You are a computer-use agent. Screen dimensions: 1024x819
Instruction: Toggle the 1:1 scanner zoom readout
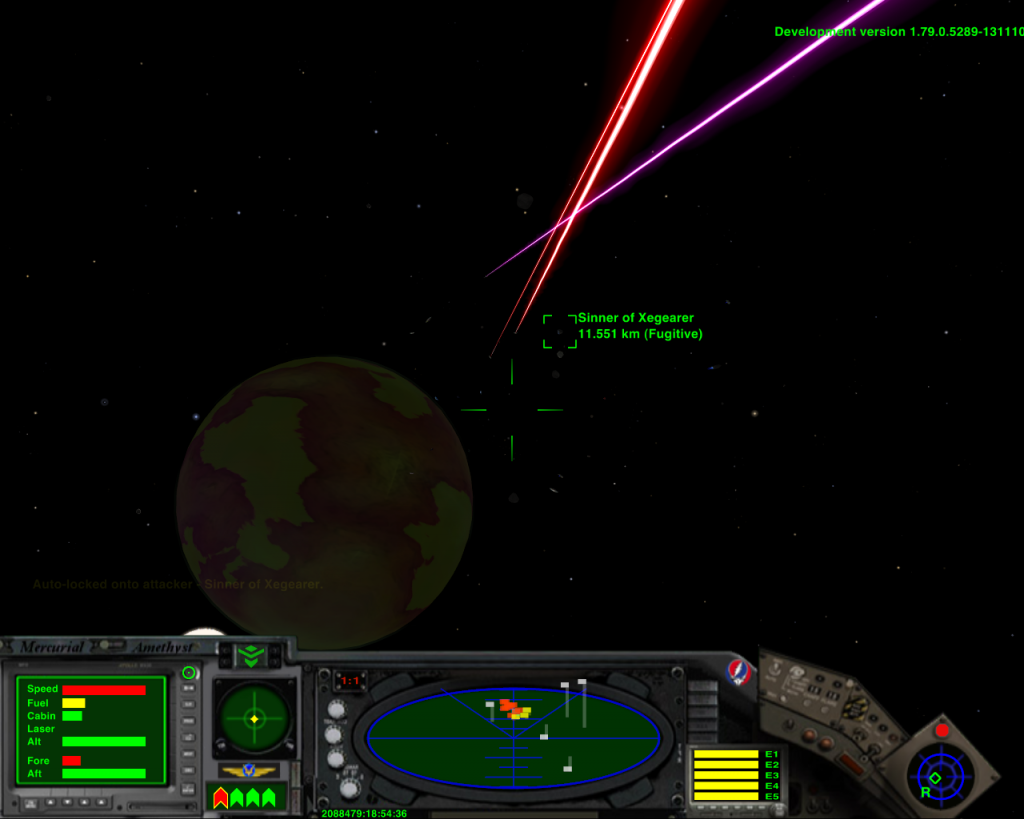click(350, 681)
